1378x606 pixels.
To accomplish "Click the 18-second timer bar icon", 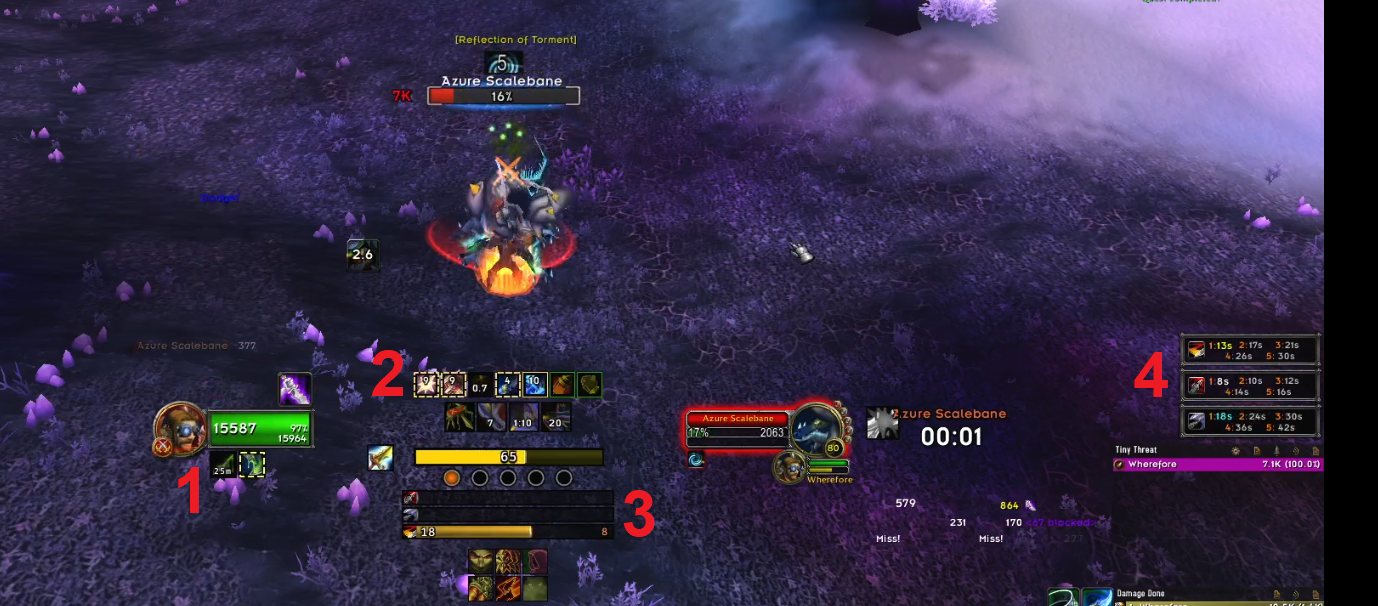I will [410, 532].
